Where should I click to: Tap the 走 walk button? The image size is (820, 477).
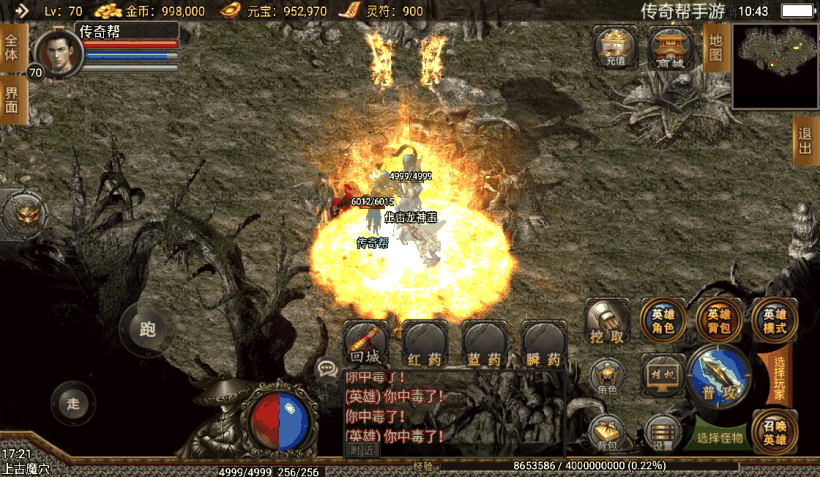72,403
